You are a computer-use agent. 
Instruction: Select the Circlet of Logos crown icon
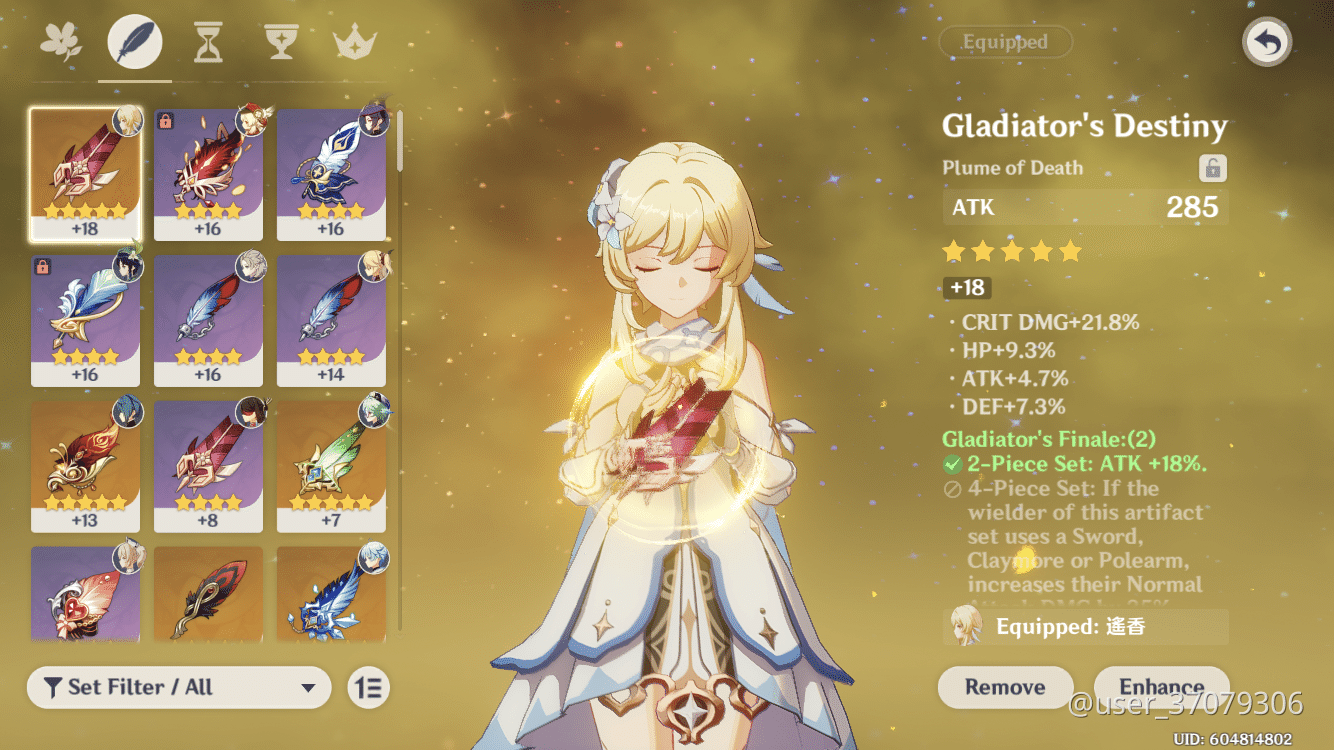click(355, 40)
